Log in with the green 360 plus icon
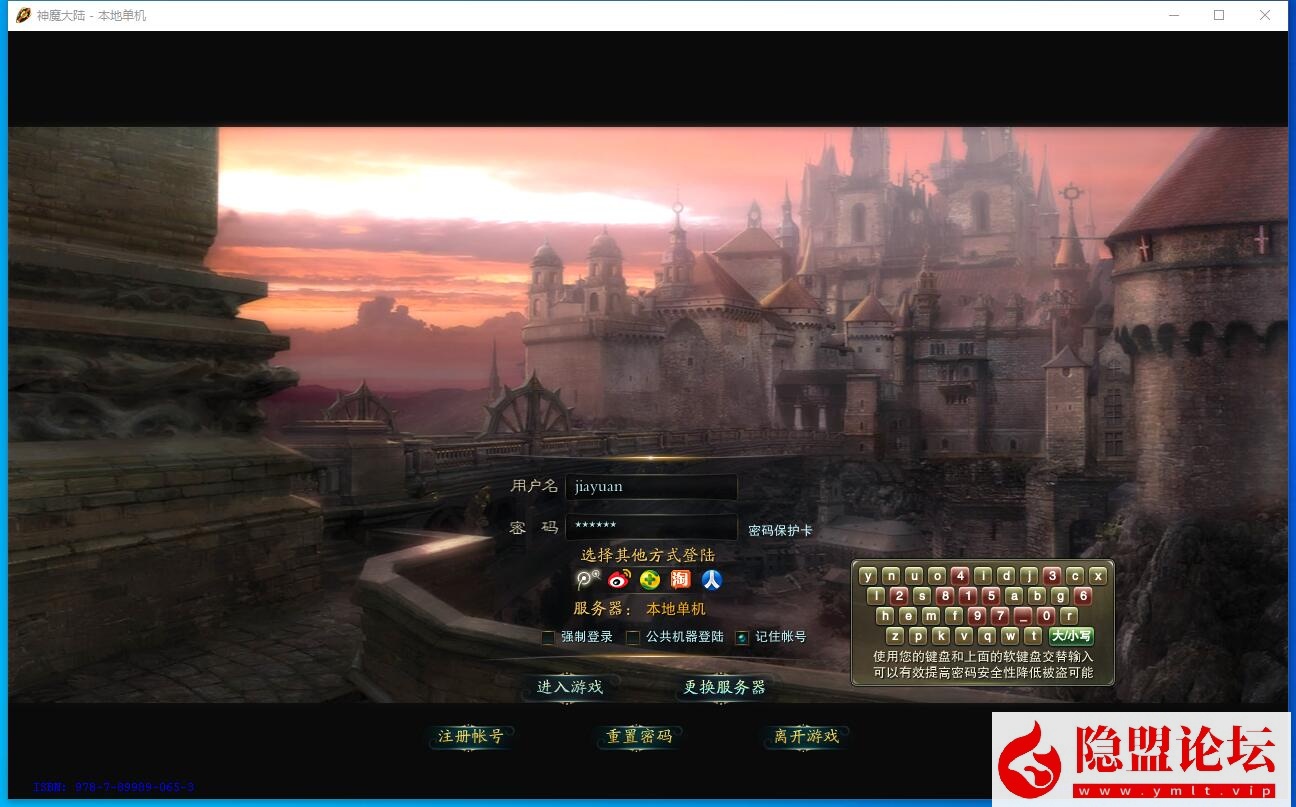This screenshot has height=807, width=1296. (650, 580)
